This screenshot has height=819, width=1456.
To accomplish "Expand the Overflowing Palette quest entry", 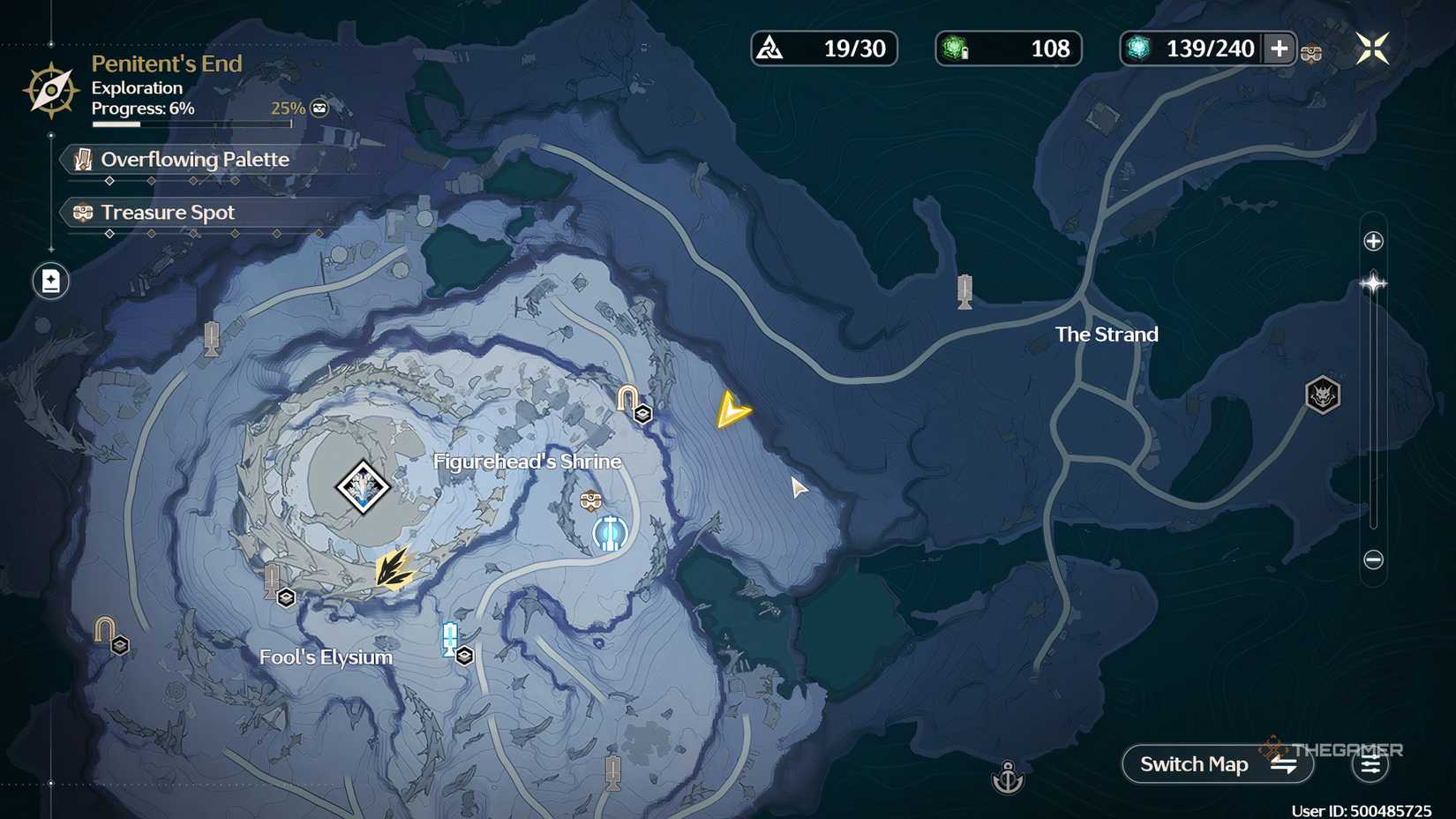I will click(194, 160).
